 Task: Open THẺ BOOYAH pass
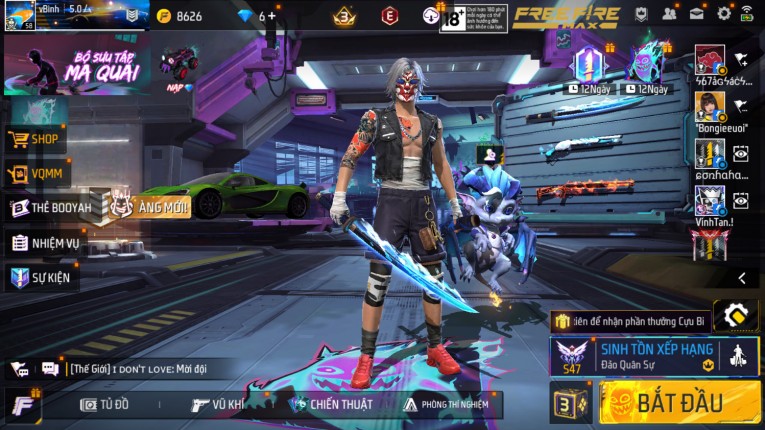click(x=44, y=208)
